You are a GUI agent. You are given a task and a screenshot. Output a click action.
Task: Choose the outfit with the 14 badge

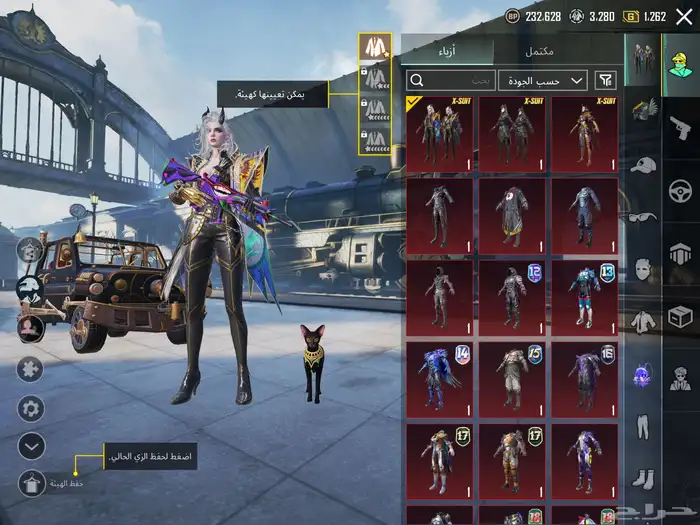pyautogui.click(x=440, y=378)
